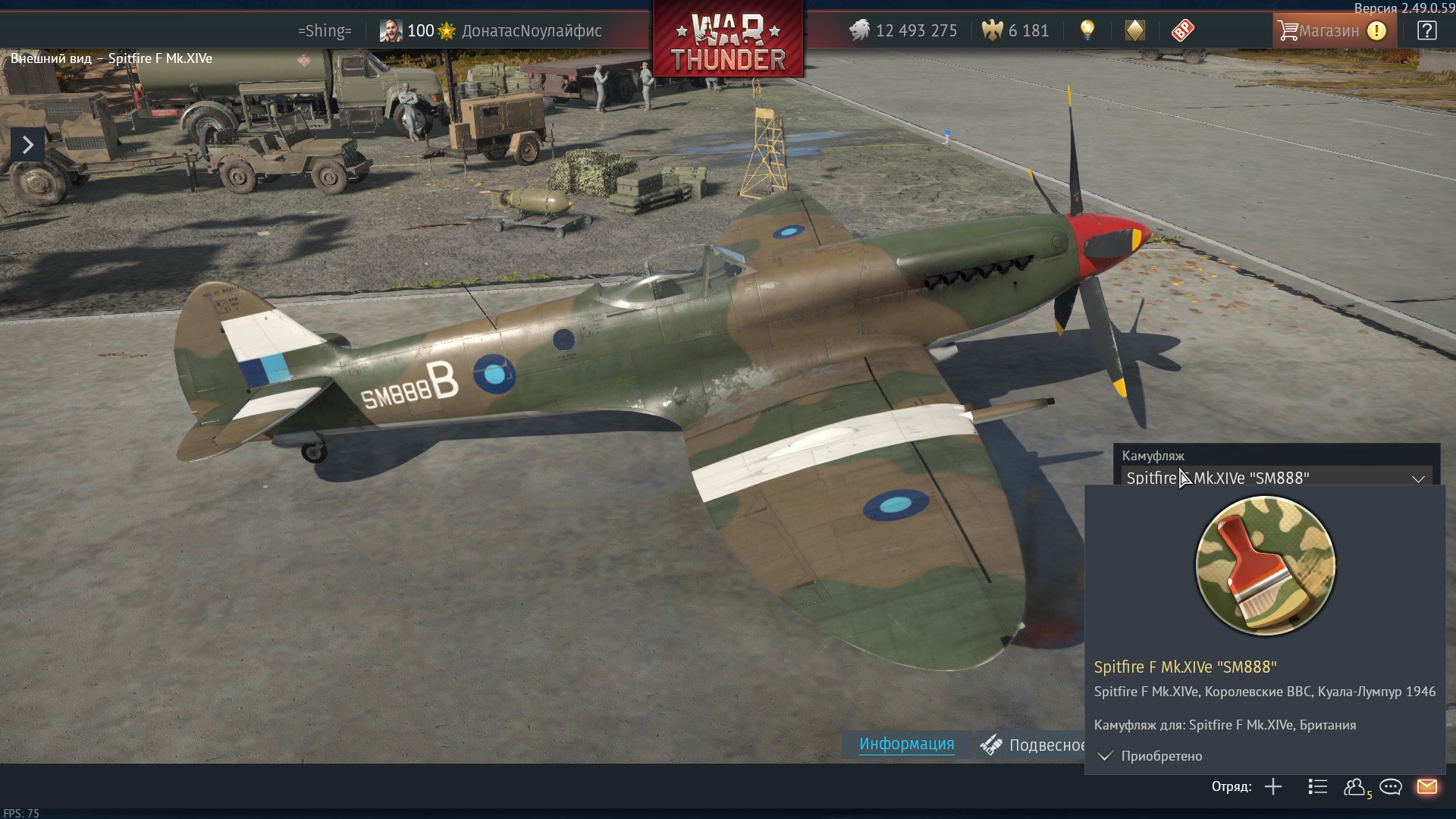Click the =Shing= squadron tag
1456x819 pixels.
click(x=325, y=30)
